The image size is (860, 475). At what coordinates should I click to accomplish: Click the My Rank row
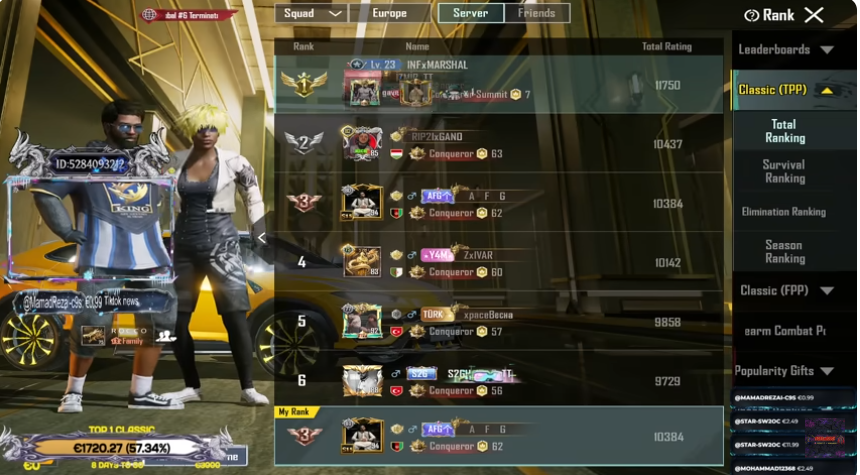pos(498,436)
